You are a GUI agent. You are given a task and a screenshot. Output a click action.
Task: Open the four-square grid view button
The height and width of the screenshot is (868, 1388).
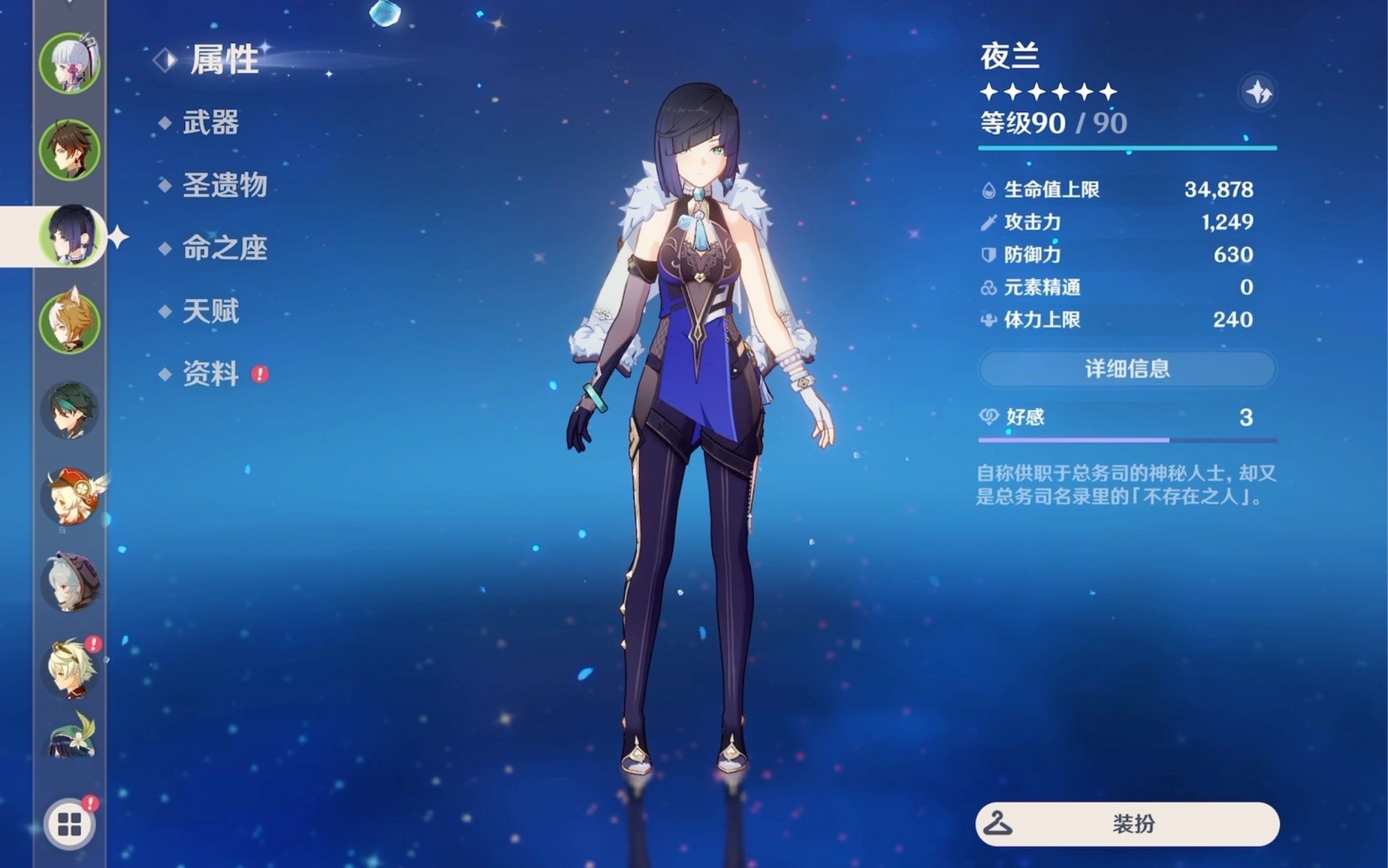(70, 825)
